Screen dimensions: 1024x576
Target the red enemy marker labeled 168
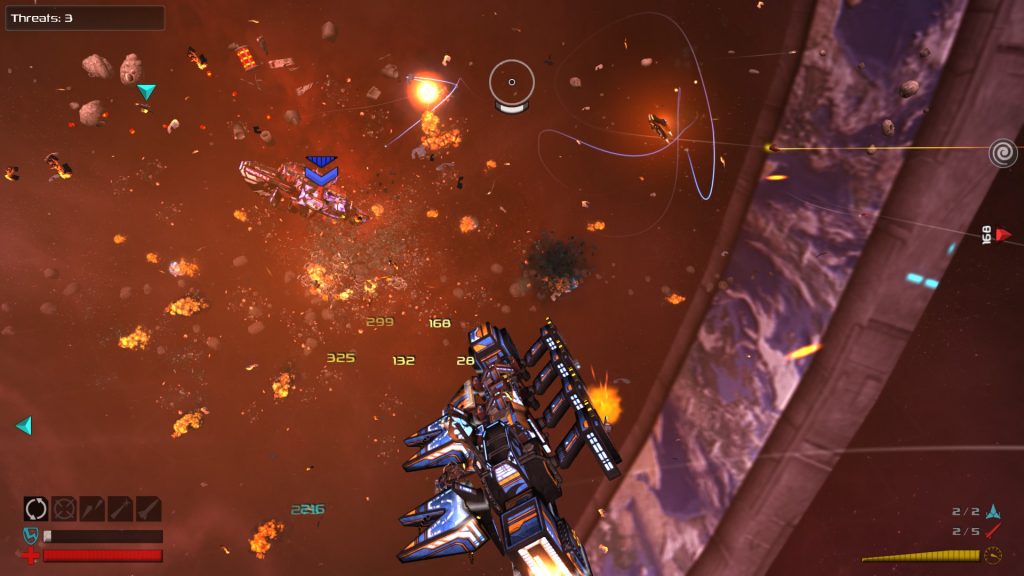[x=1003, y=235]
